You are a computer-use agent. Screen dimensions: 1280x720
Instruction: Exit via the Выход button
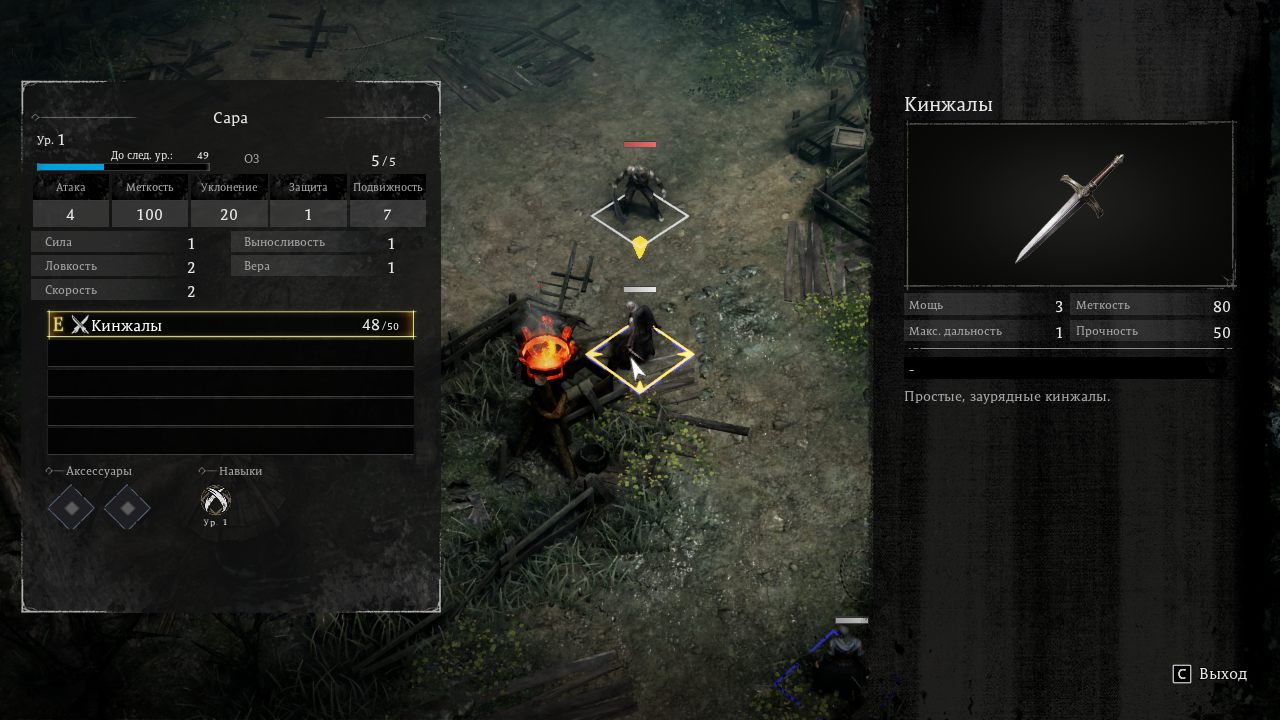coord(1210,674)
